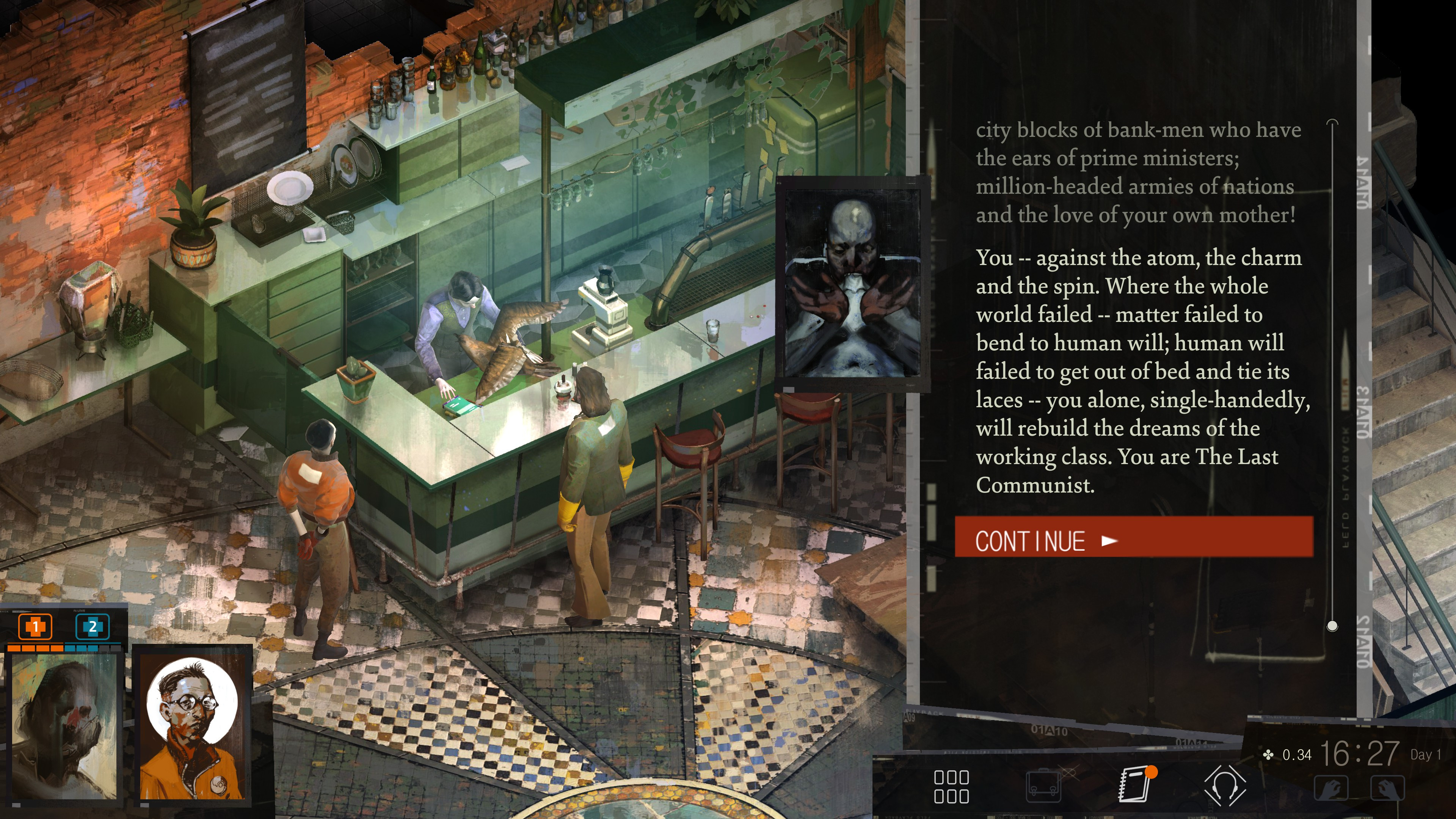1456x819 pixels.
Task: Click the dialogue scrollbar handle
Action: coord(1332,626)
